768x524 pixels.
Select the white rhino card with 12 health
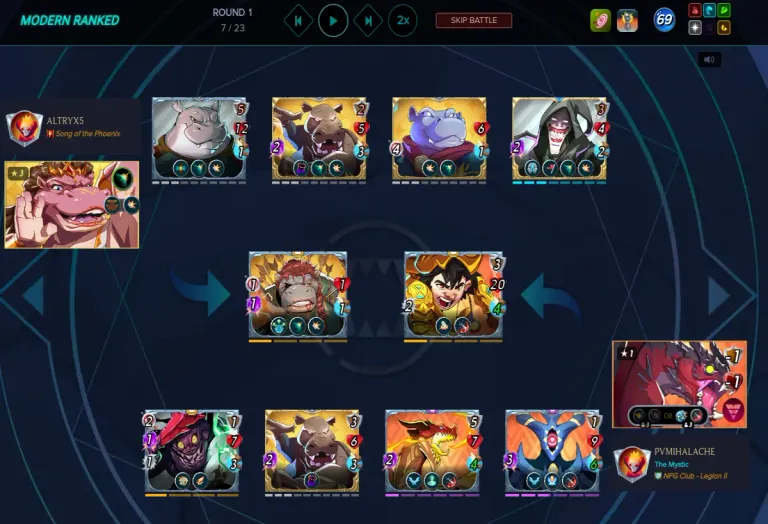pyautogui.click(x=198, y=139)
